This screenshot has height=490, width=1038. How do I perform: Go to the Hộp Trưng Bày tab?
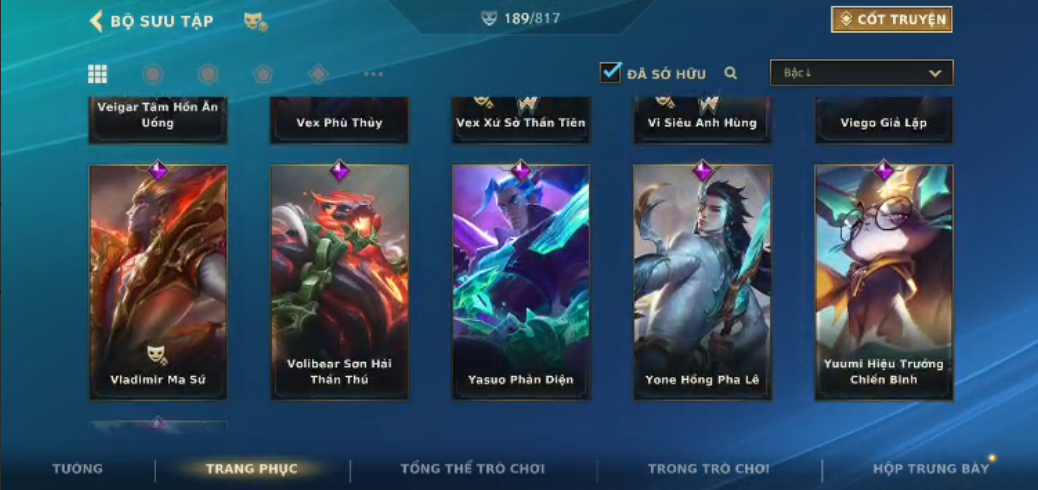[930, 468]
